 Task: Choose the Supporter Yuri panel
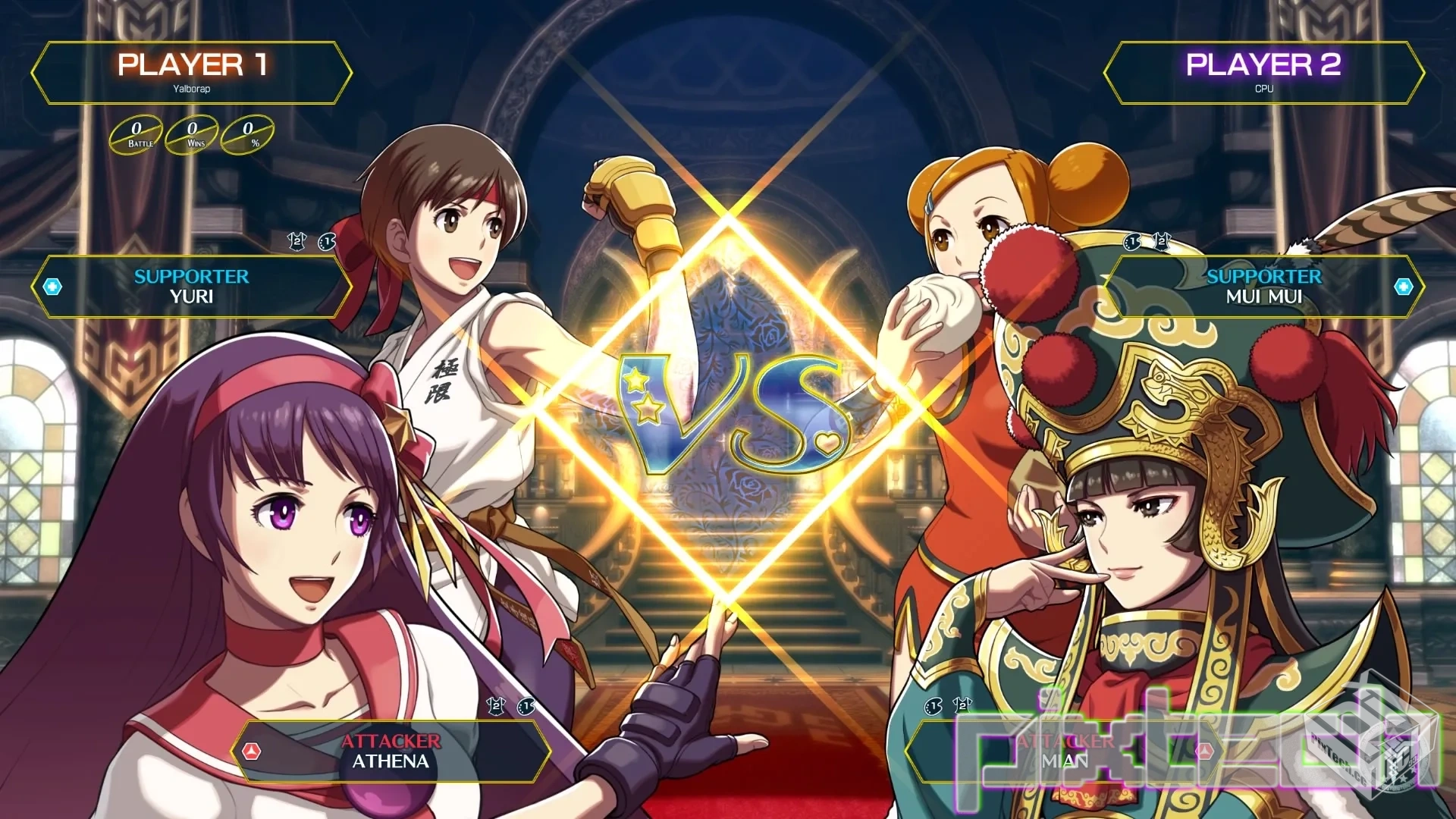pyautogui.click(x=192, y=287)
